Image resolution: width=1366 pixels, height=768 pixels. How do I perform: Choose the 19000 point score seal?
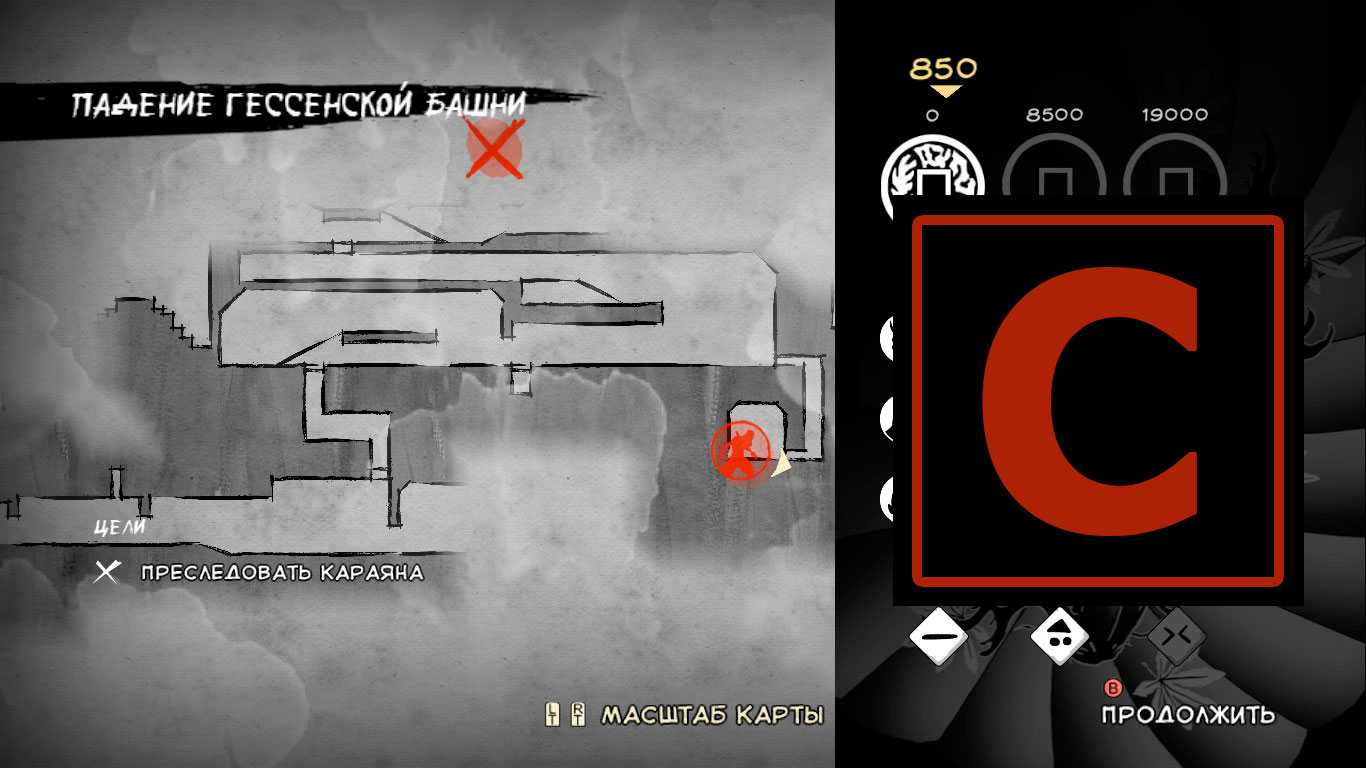click(x=1175, y=180)
